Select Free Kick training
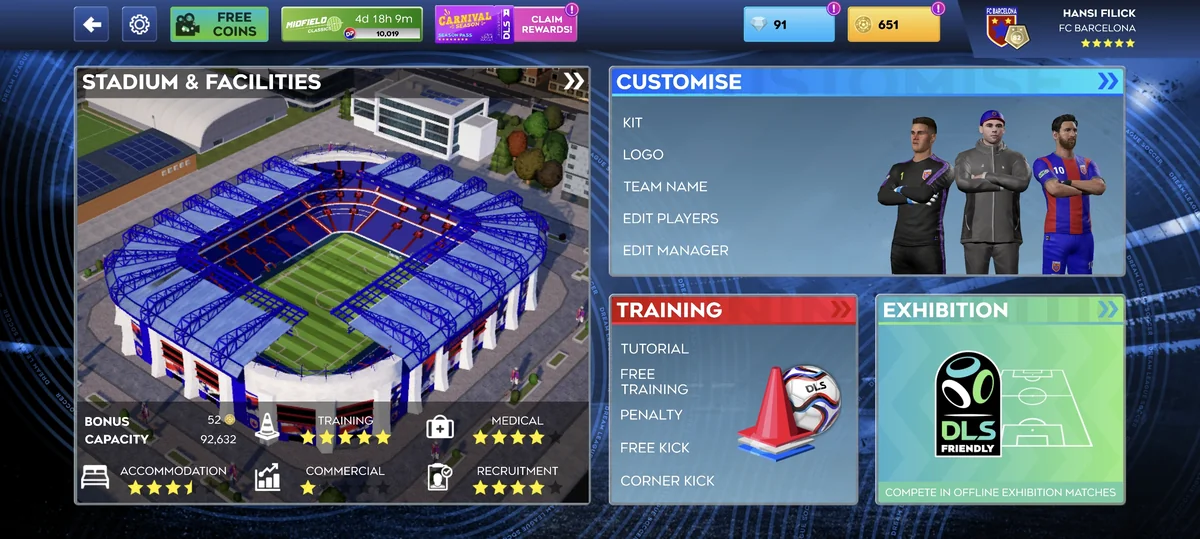Screen dimensions: 1200x539 point(655,448)
